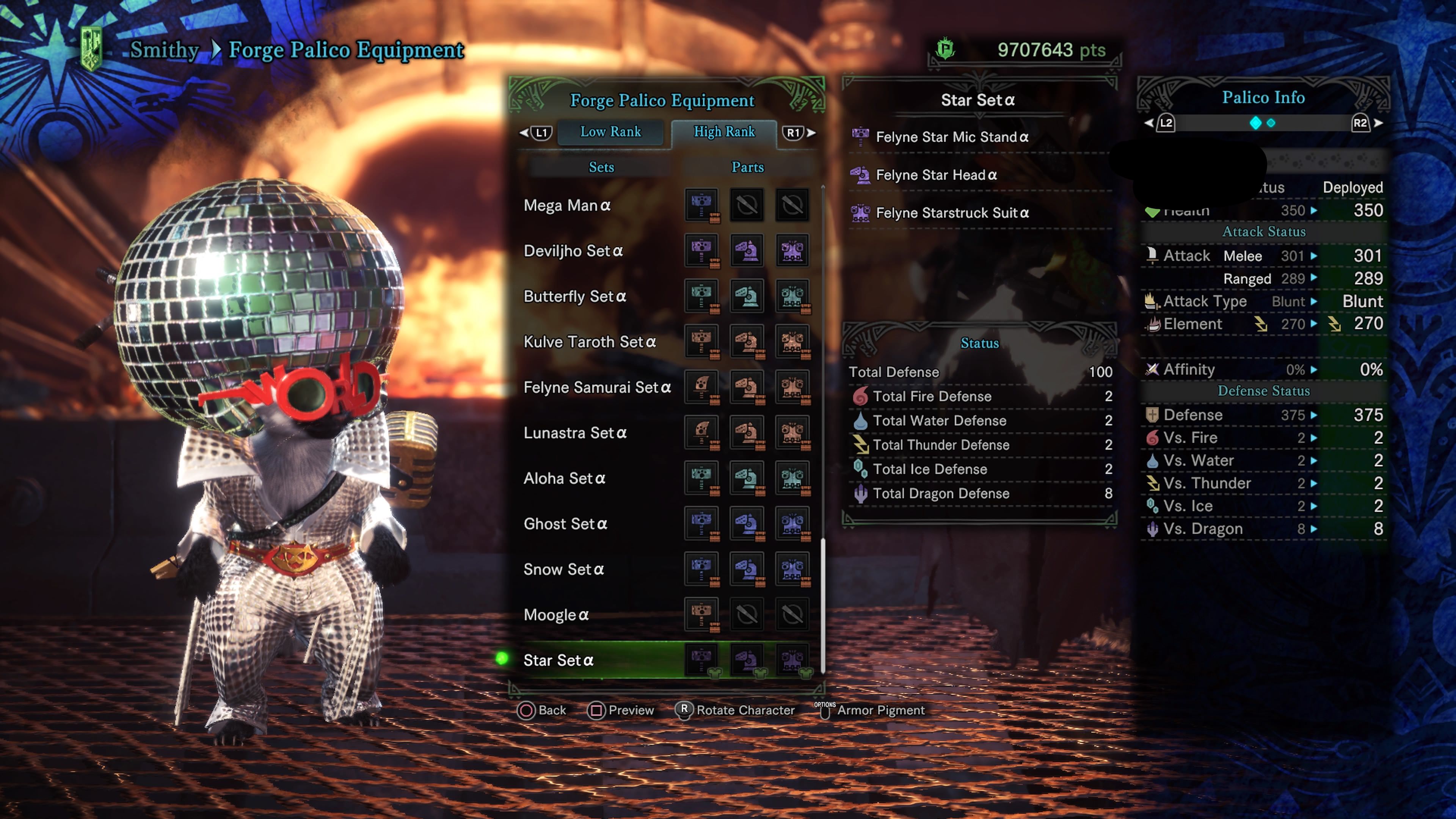Open the Lunastra Set α entry
This screenshot has width=1456, height=819.
click(575, 433)
